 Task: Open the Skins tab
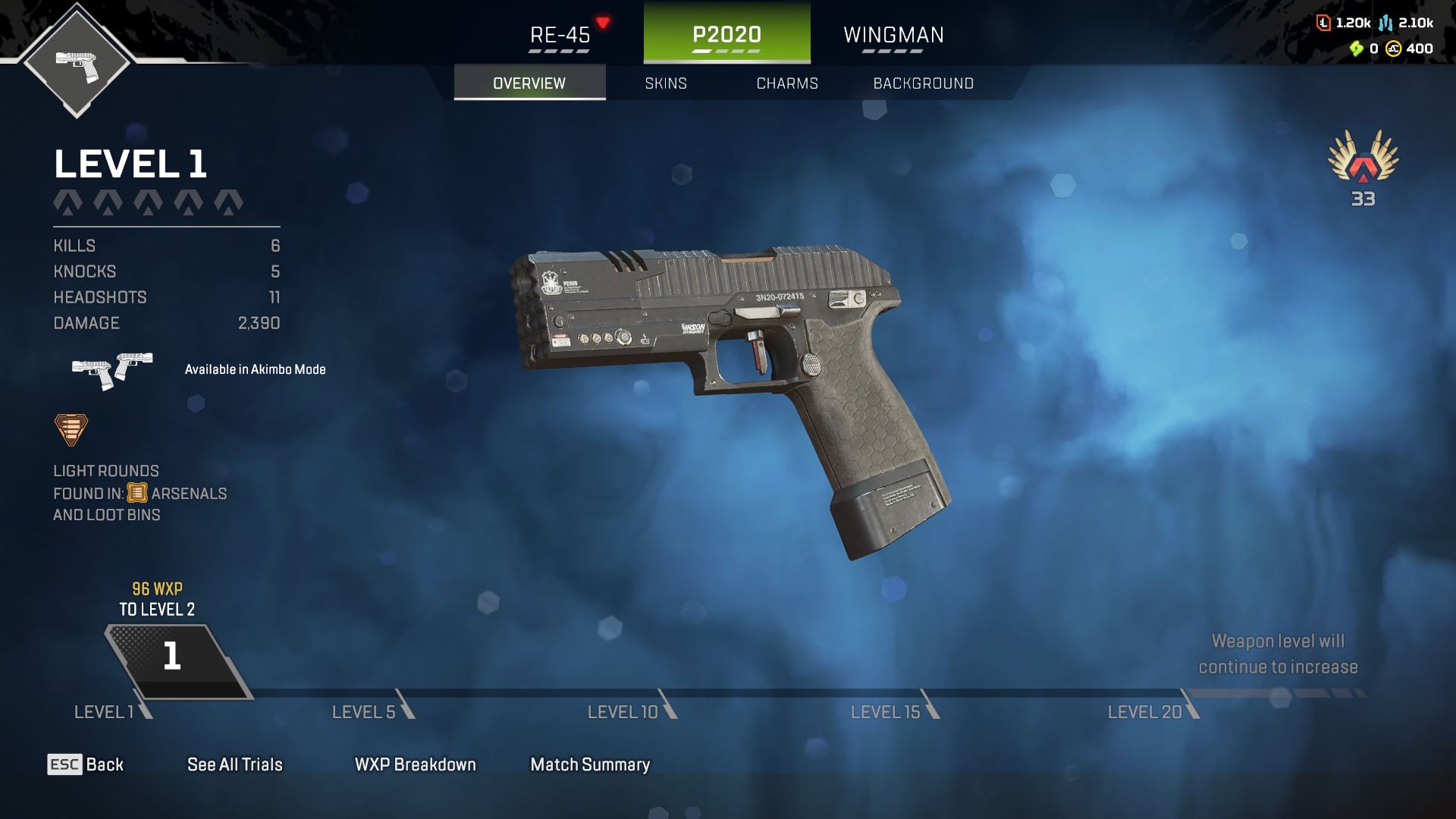point(666,83)
